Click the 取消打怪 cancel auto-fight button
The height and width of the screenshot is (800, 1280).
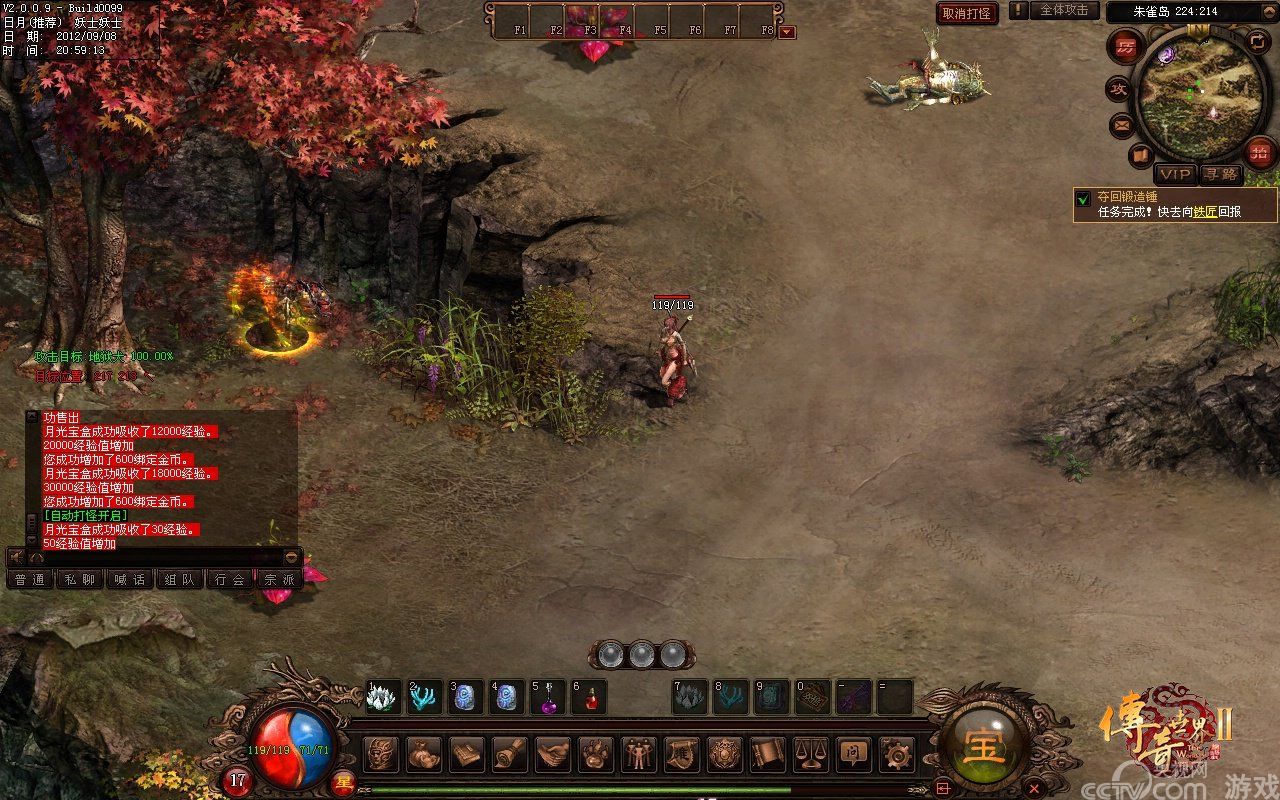click(967, 13)
